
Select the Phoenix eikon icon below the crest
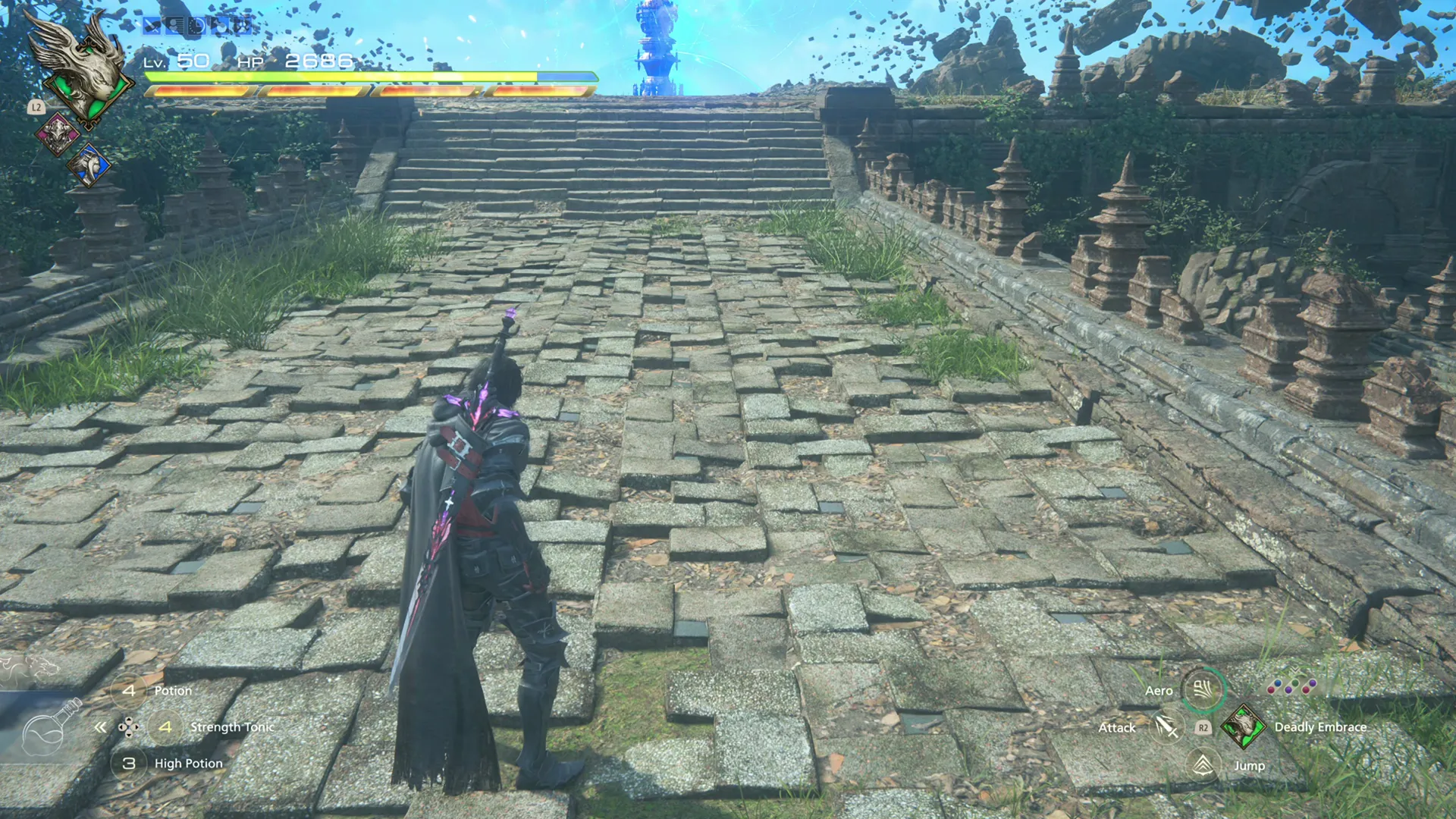[x=58, y=133]
